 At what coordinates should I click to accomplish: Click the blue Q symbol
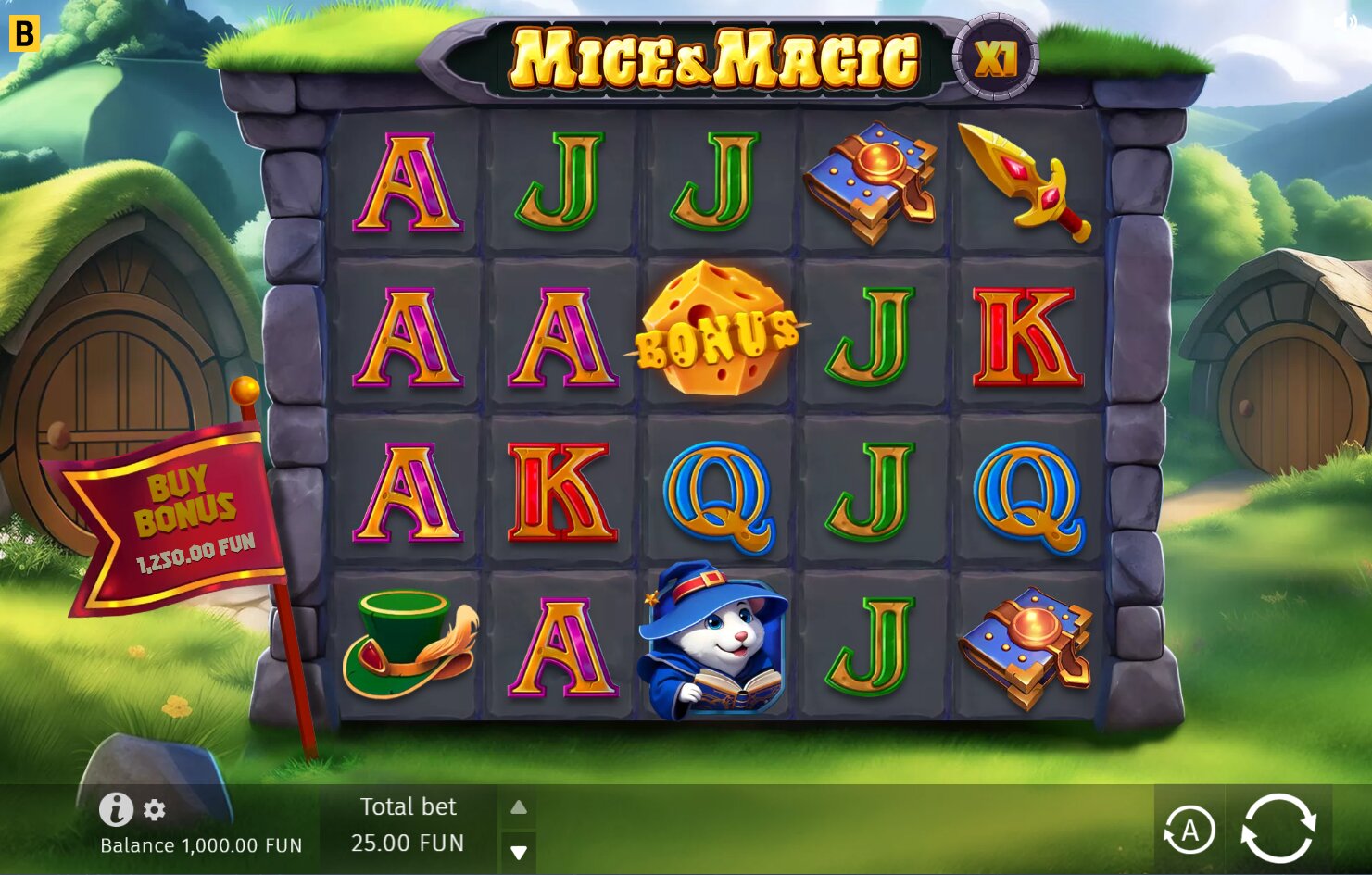coord(716,497)
